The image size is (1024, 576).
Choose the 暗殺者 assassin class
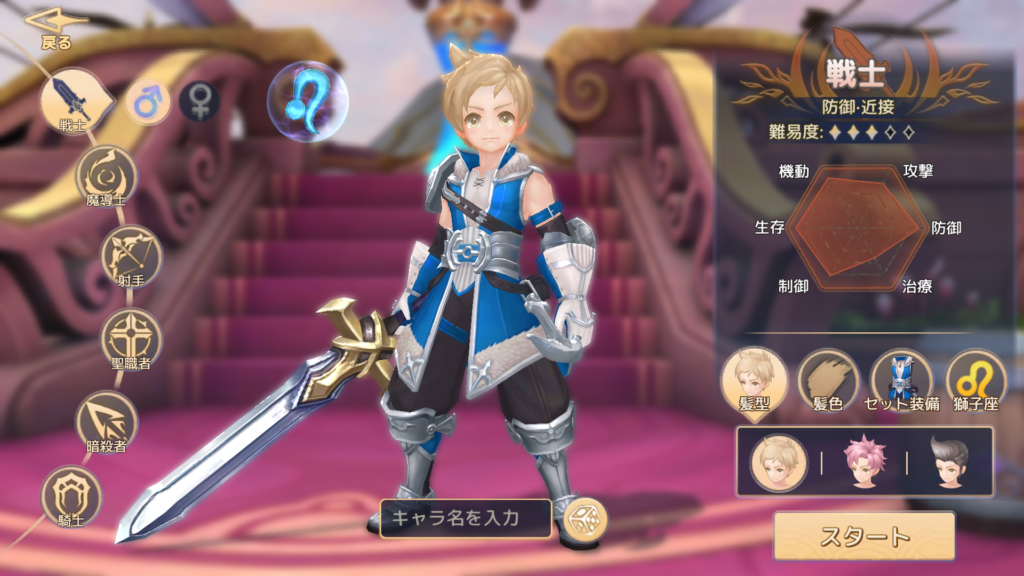[x=107, y=420]
